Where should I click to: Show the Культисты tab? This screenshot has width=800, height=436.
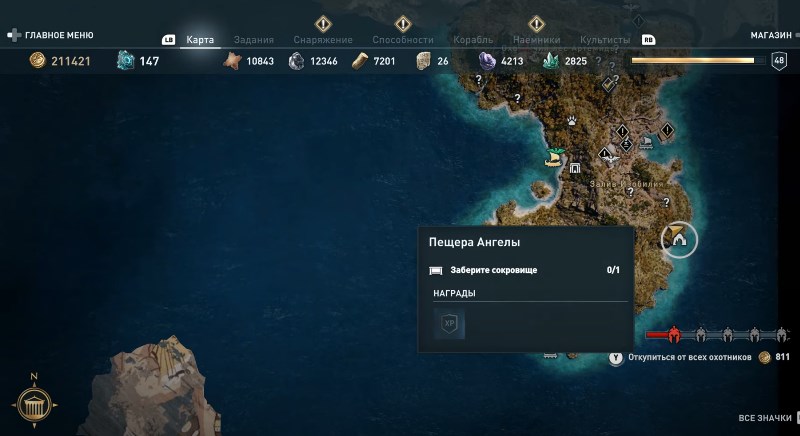click(605, 40)
